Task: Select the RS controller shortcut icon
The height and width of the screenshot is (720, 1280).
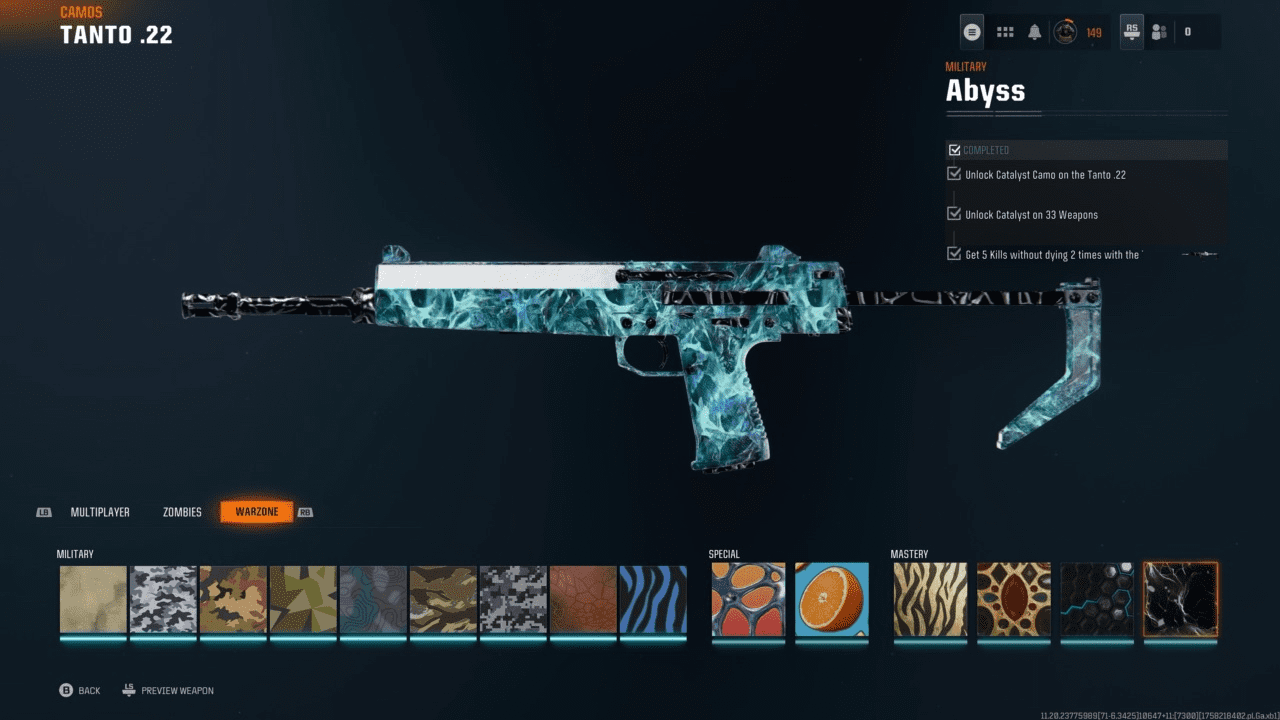Action: [1130, 31]
